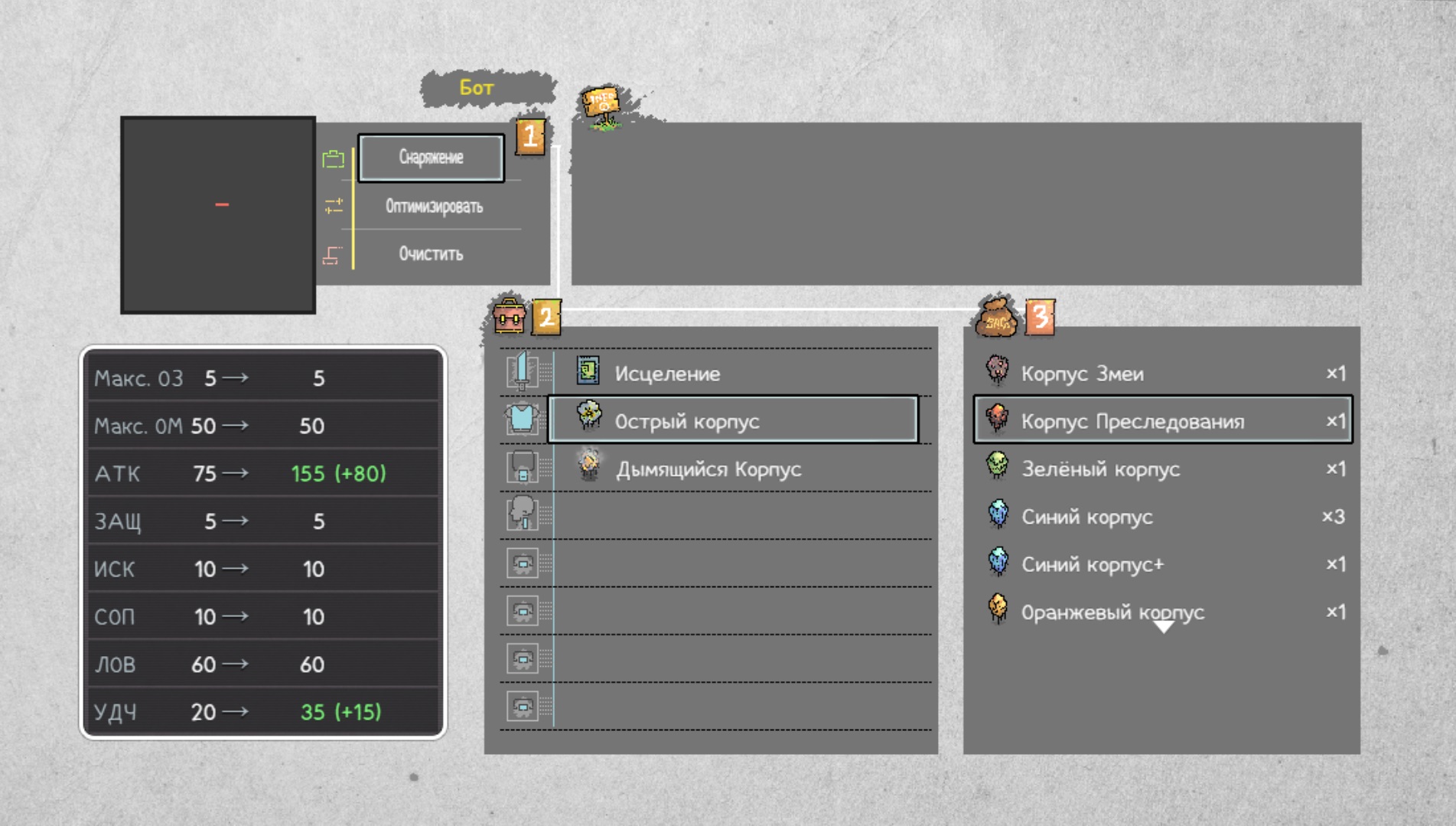Click the white scroll-down arrow in bag list
Image resolution: width=1456 pixels, height=826 pixels.
click(x=1163, y=628)
